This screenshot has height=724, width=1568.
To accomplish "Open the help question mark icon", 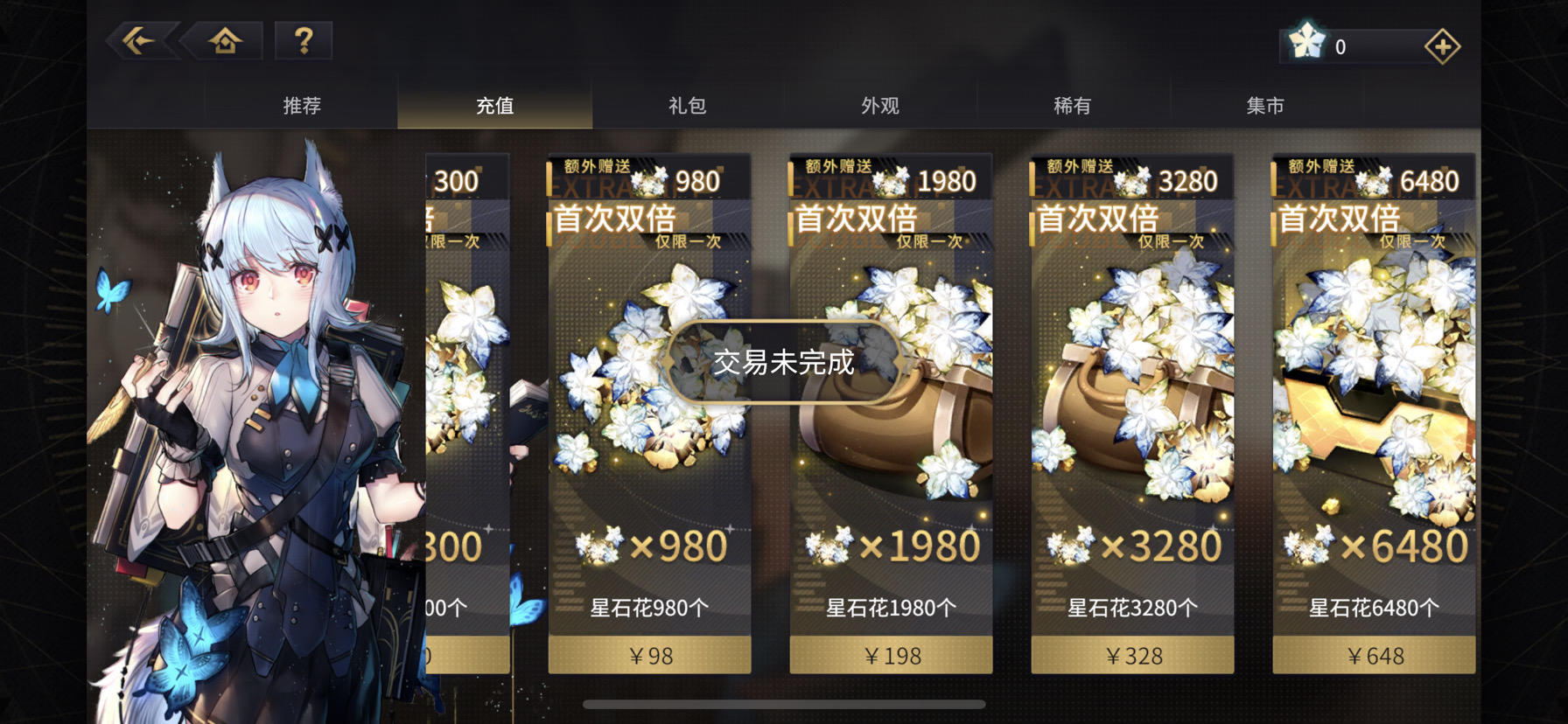I will click(302, 38).
